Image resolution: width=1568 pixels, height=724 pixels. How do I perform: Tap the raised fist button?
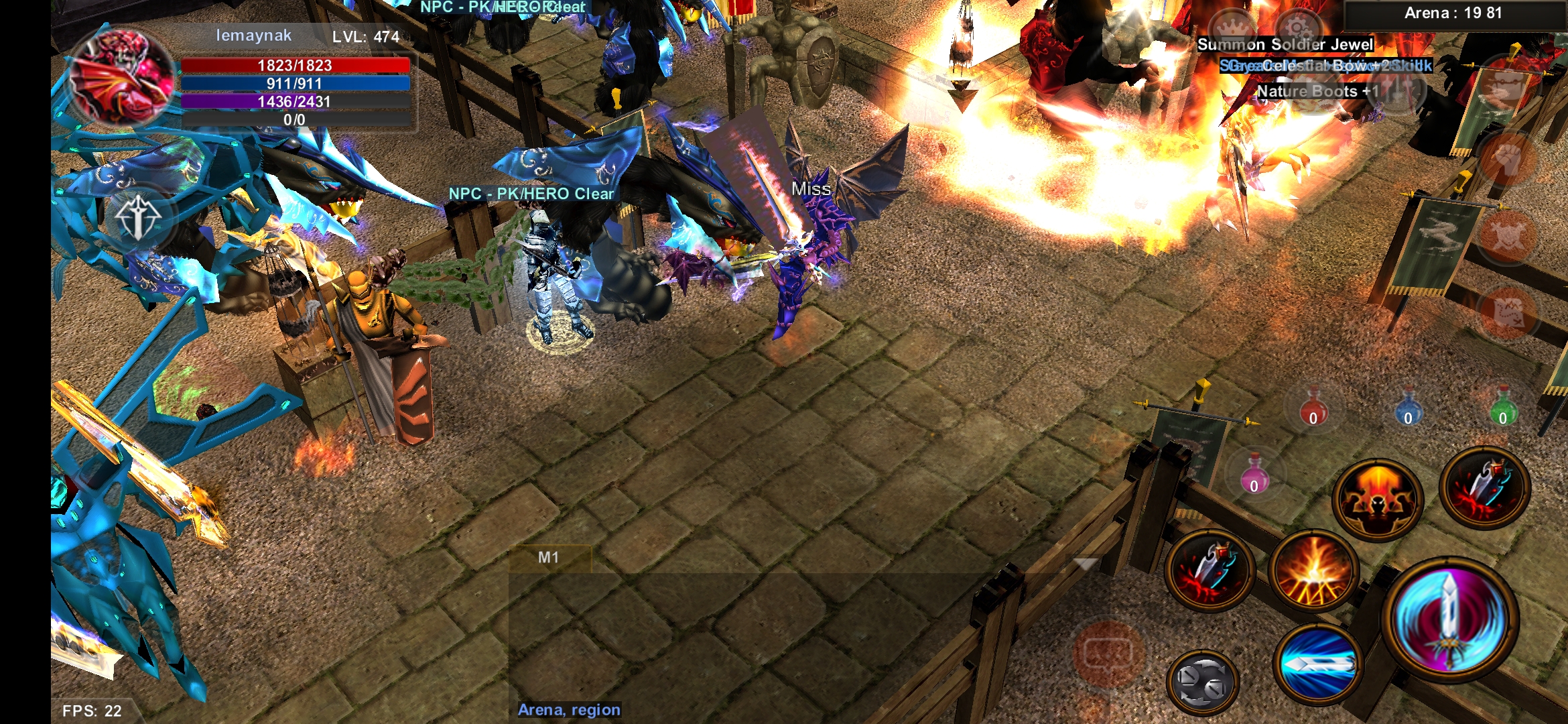pos(1507,160)
